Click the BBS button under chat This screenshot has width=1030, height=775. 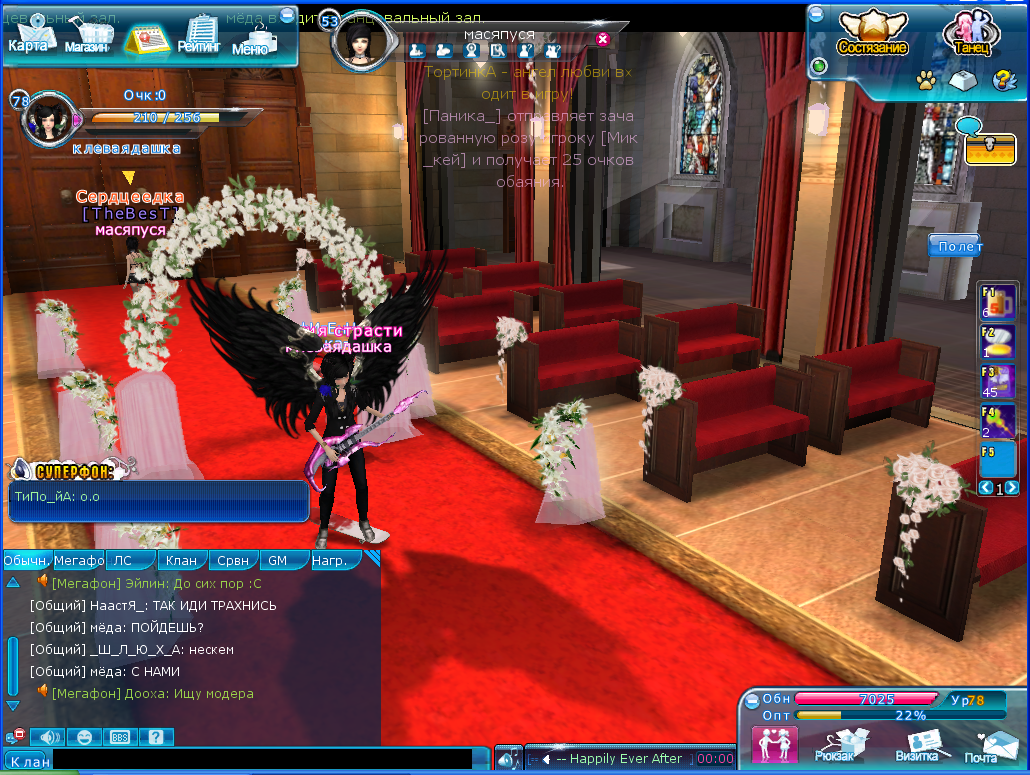pos(119,737)
